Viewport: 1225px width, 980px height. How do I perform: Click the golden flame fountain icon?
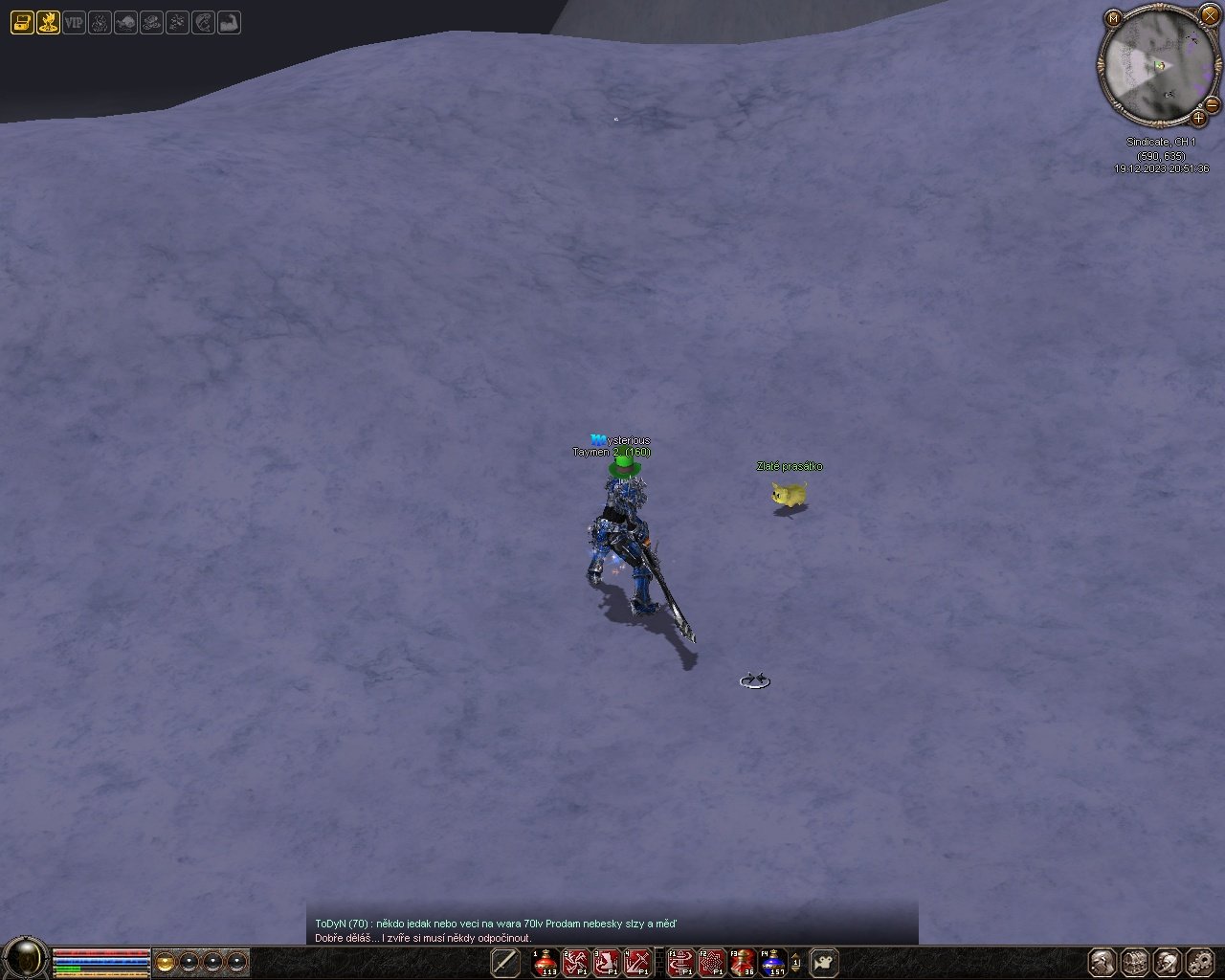(48, 22)
